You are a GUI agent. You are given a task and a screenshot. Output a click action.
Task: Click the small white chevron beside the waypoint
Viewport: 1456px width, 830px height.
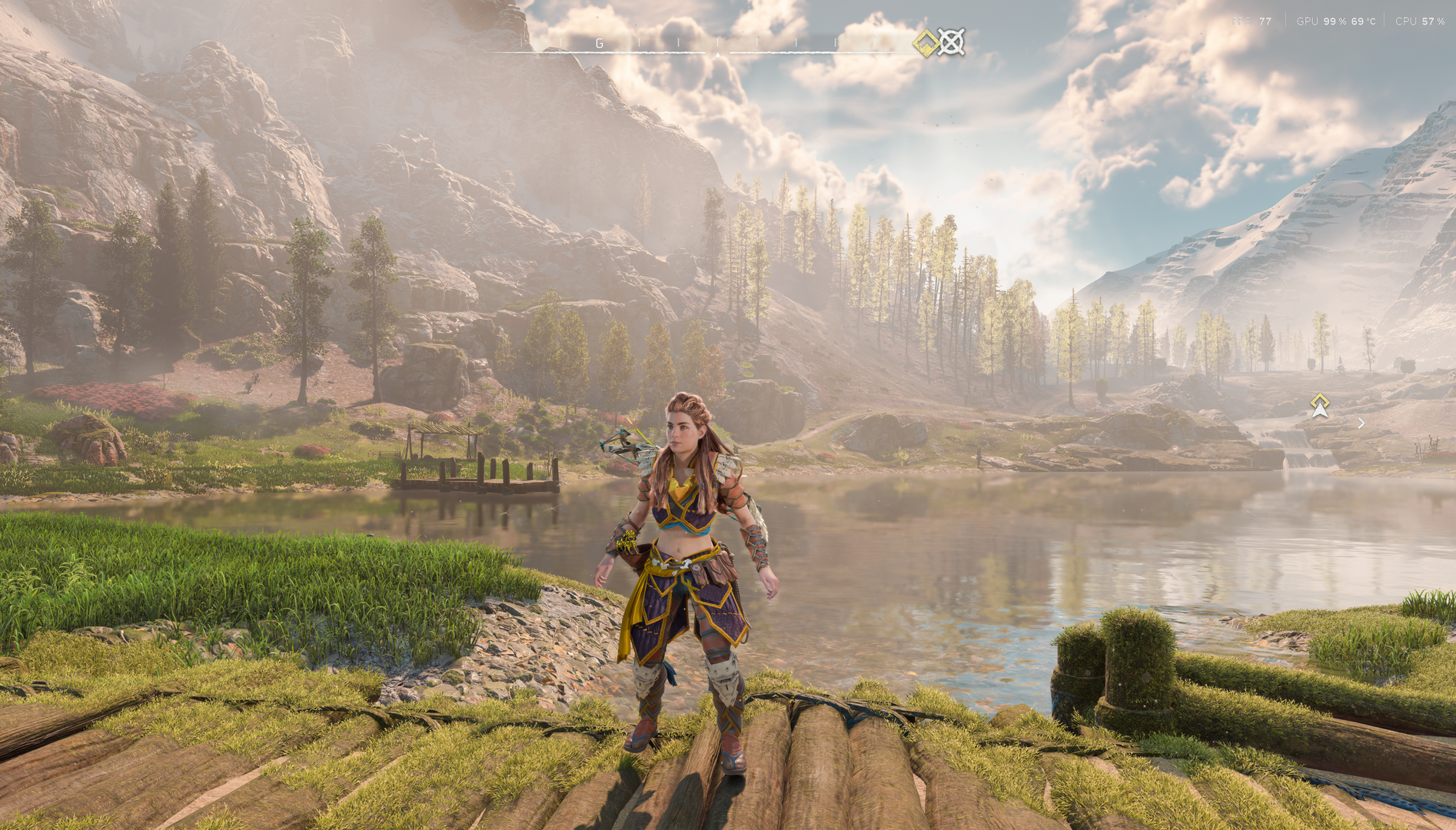(1361, 423)
